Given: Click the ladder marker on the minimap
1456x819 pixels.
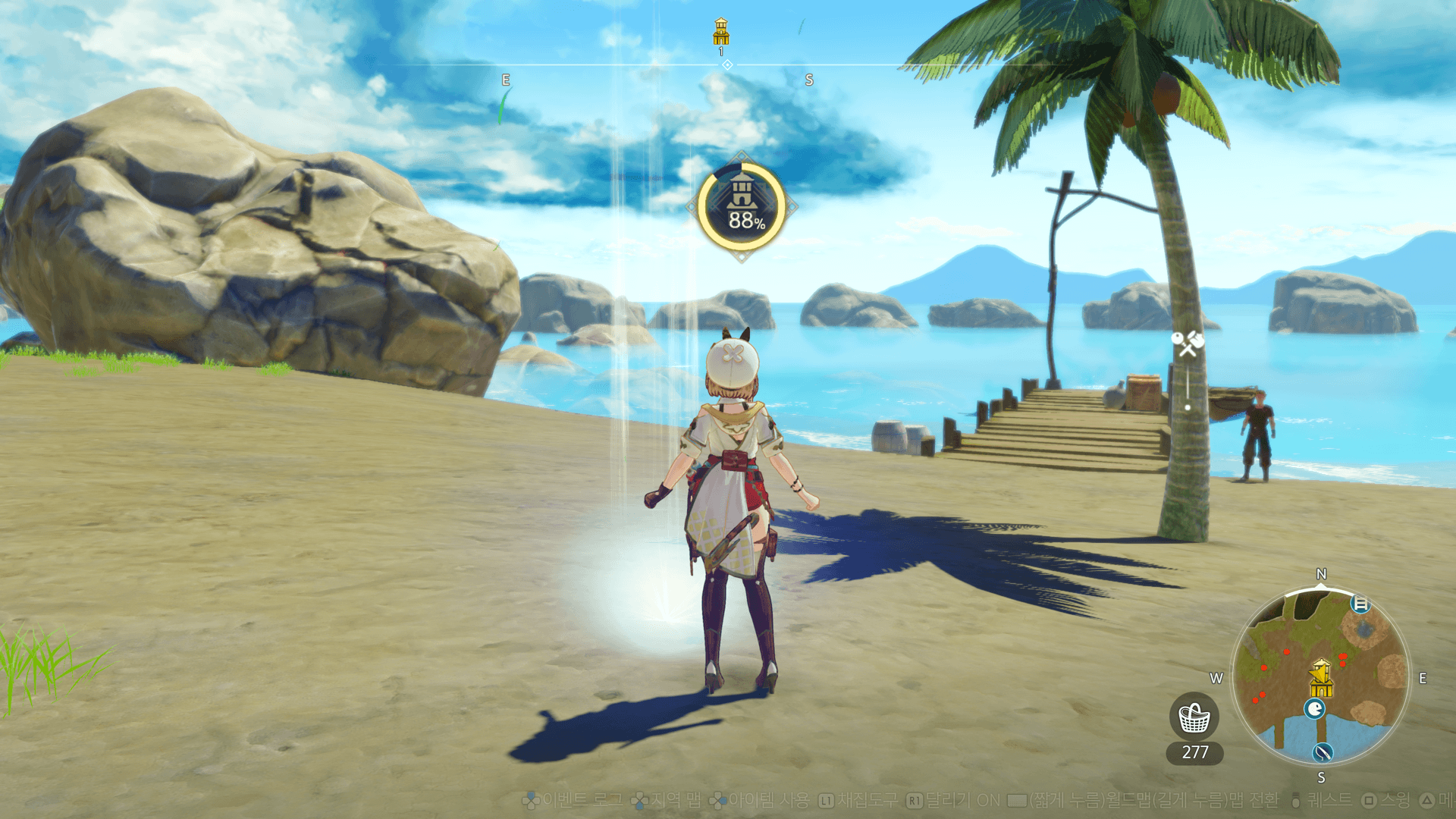Looking at the screenshot, I should pos(1361,604).
